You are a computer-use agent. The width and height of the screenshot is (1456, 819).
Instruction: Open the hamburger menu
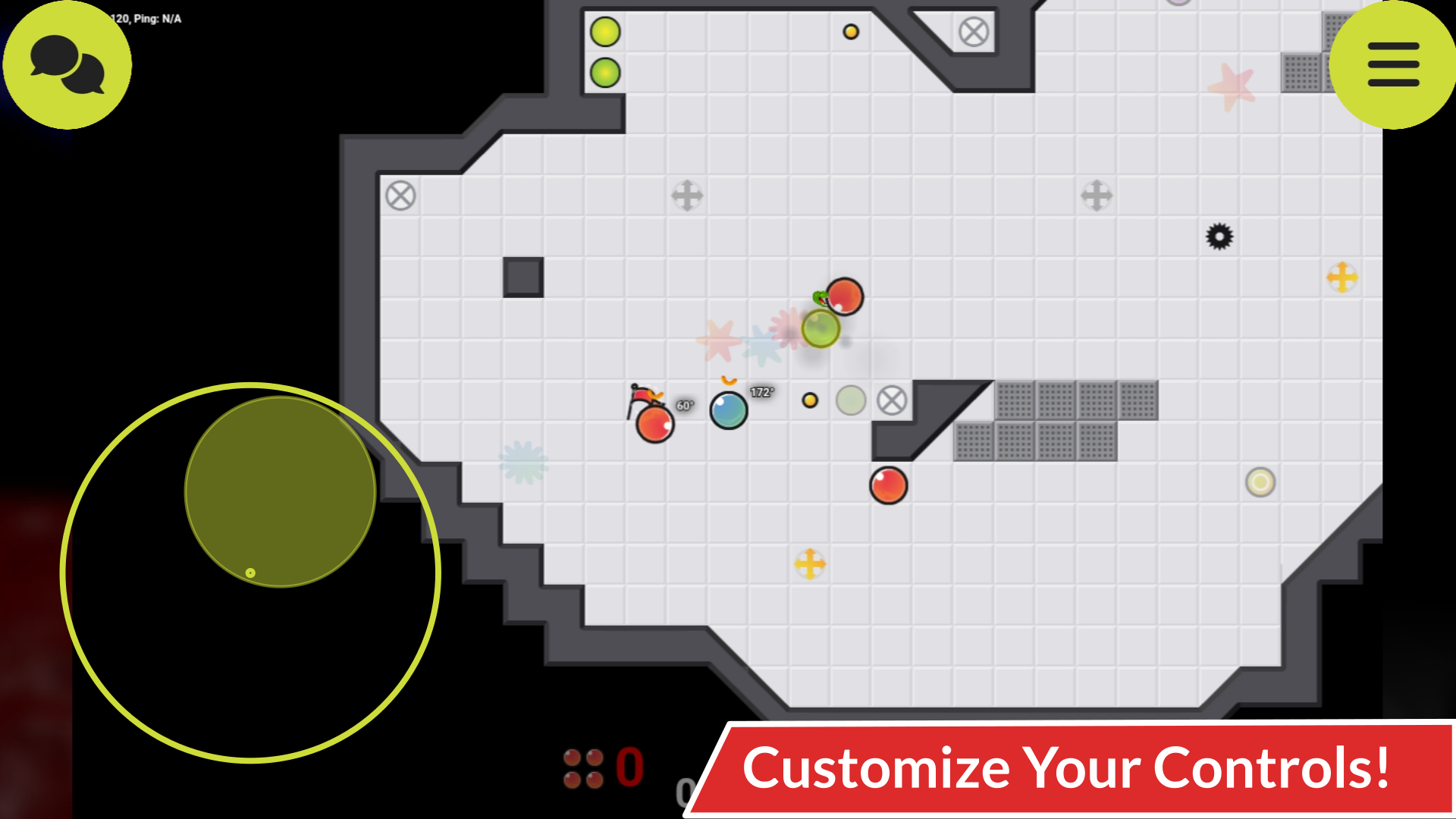click(x=1392, y=64)
